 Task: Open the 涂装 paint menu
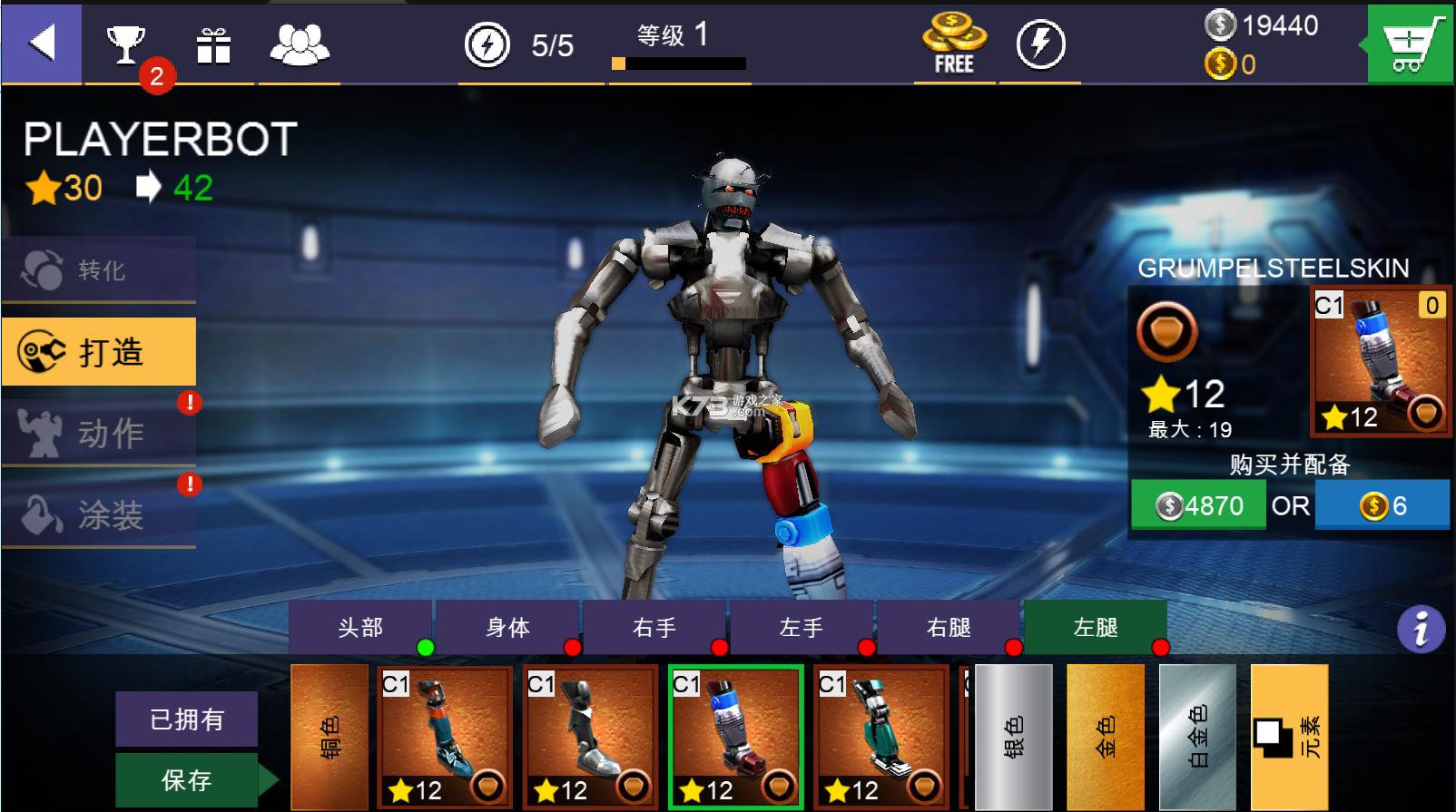(x=99, y=514)
